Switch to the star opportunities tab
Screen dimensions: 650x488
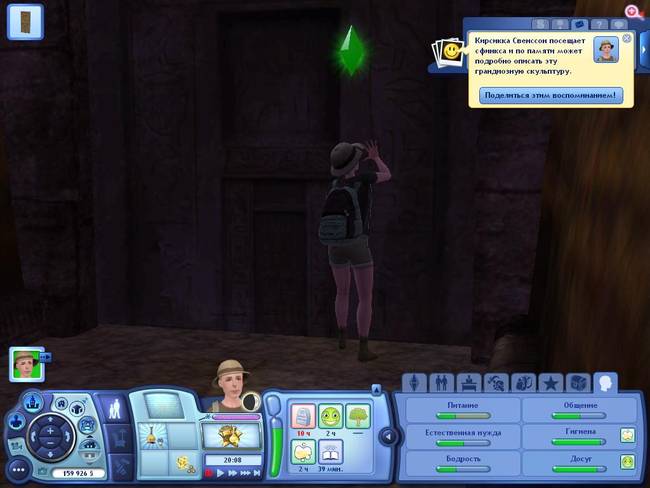tap(549, 383)
